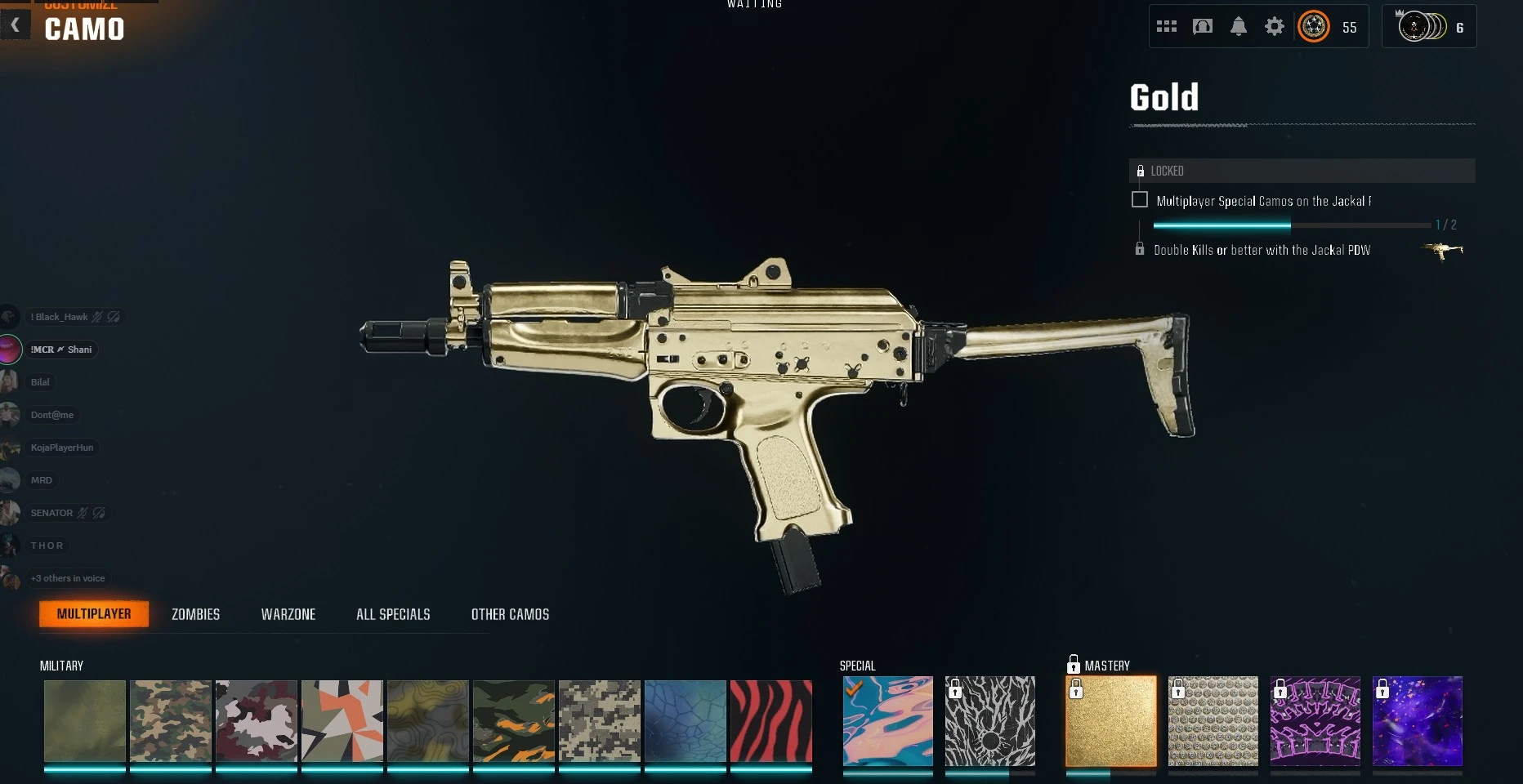The image size is (1523, 784).
Task: Click the gold Jackal PDW weapon icon
Action: coord(1441,250)
